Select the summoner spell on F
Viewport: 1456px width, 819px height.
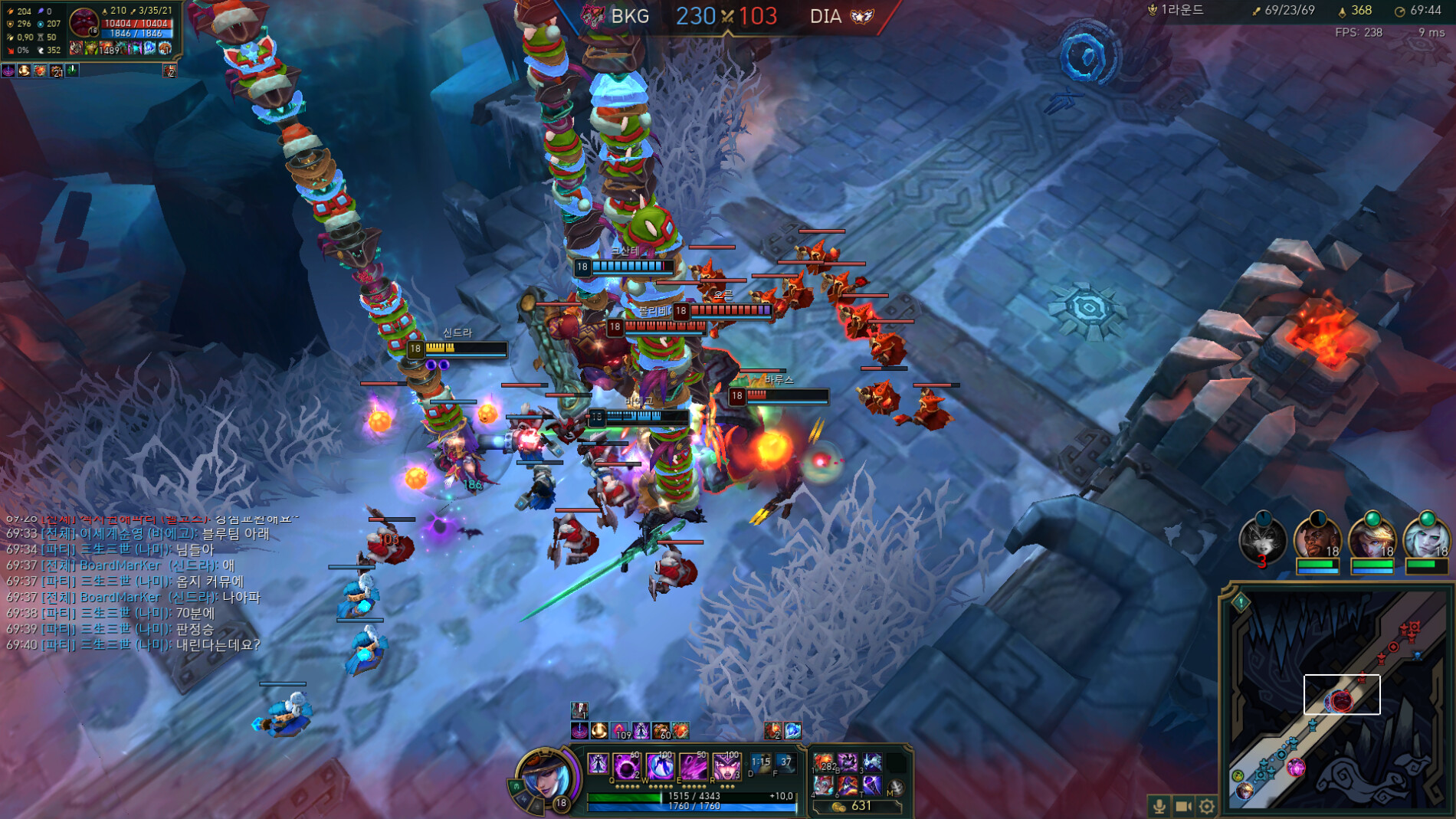(x=785, y=764)
